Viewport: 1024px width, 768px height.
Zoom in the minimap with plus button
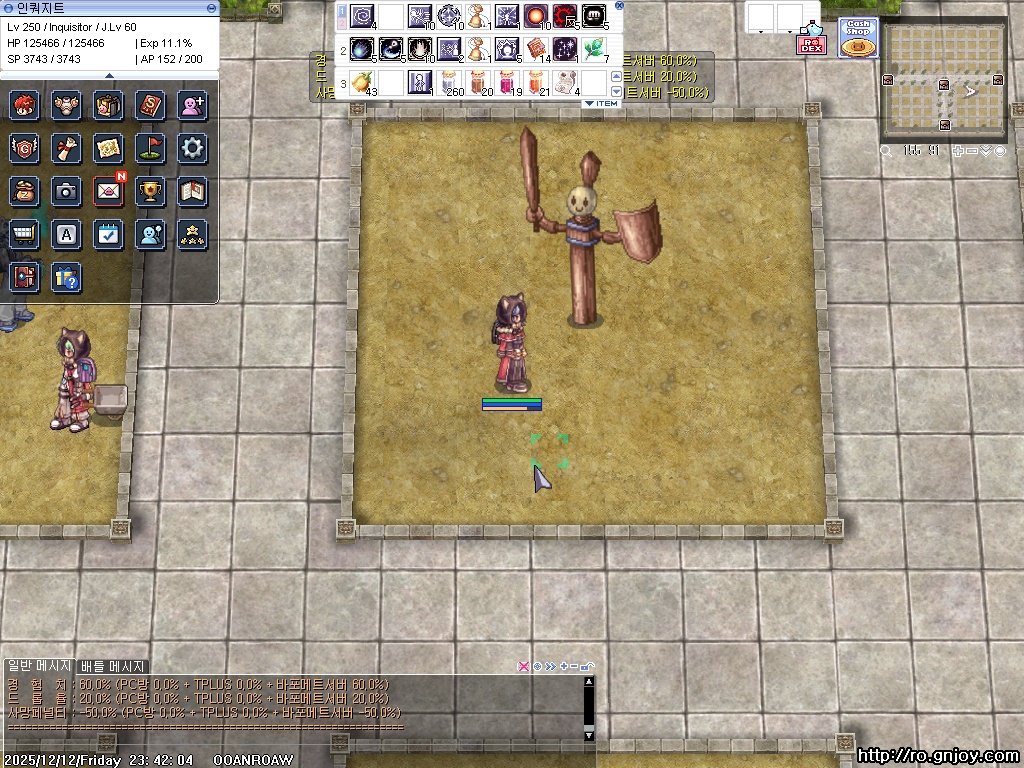(x=959, y=151)
